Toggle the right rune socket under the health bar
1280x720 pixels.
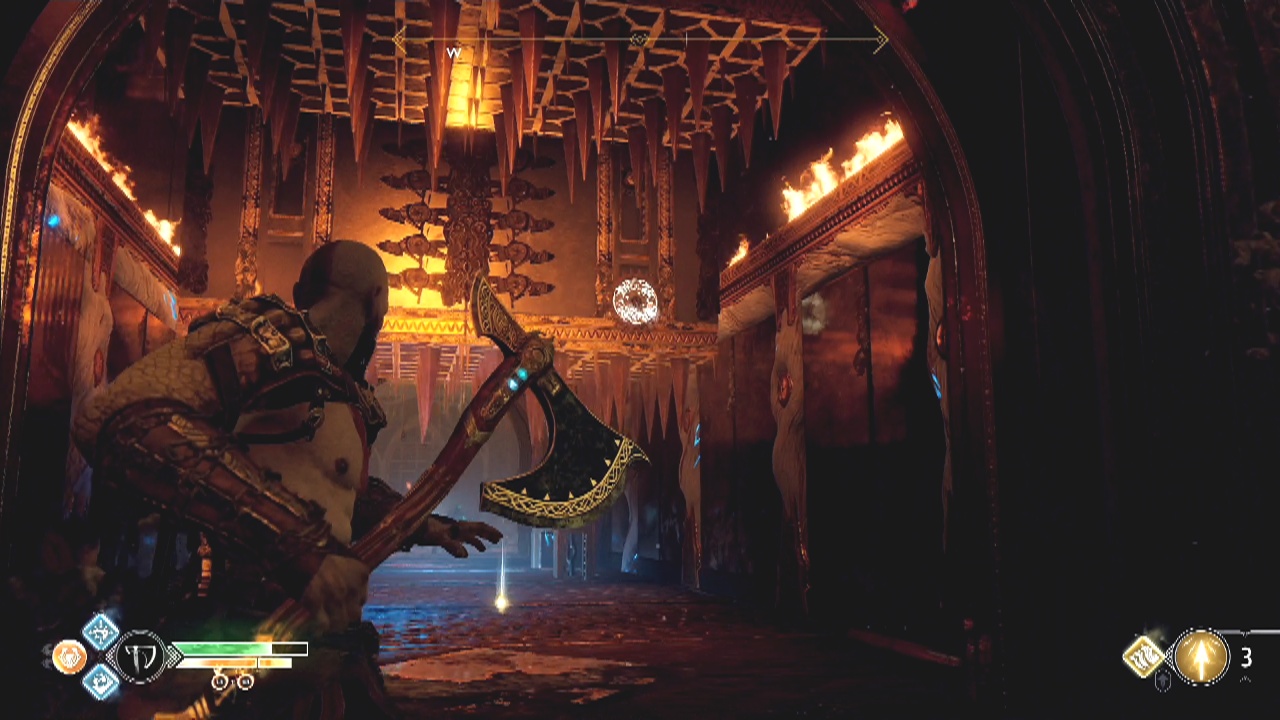click(x=244, y=680)
